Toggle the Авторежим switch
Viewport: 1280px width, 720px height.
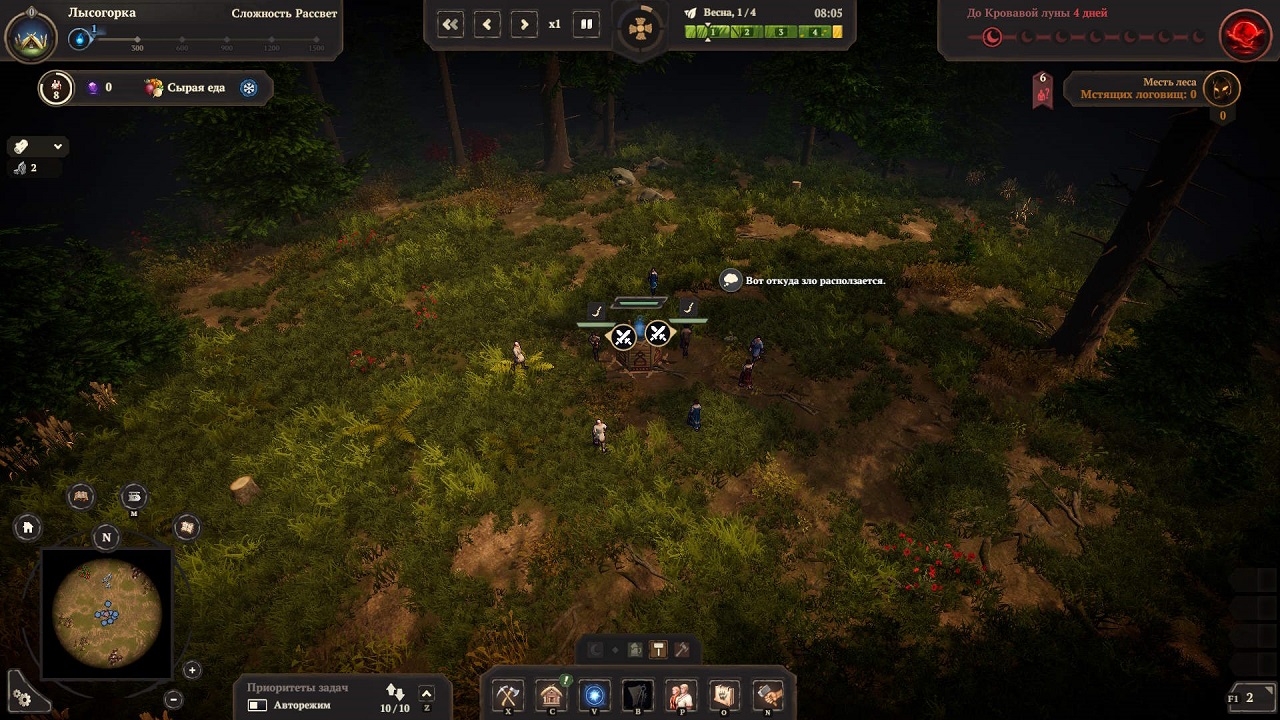point(257,705)
